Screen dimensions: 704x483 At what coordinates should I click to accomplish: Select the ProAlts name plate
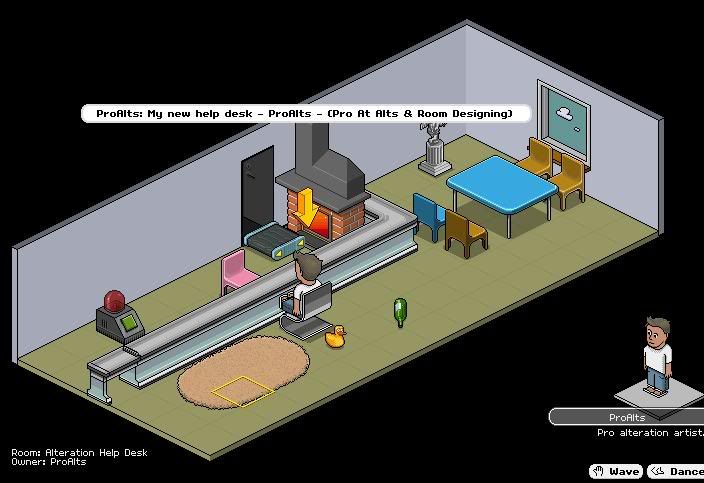coord(627,417)
